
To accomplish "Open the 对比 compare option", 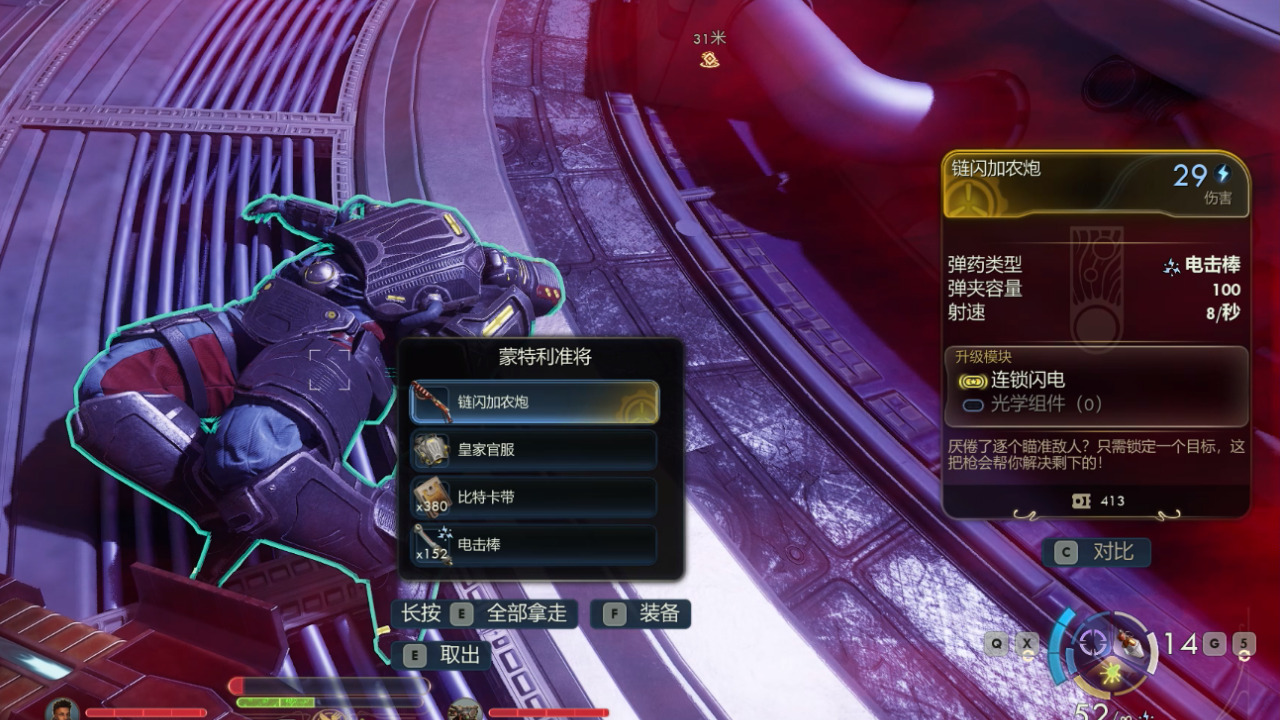I will (x=1096, y=552).
